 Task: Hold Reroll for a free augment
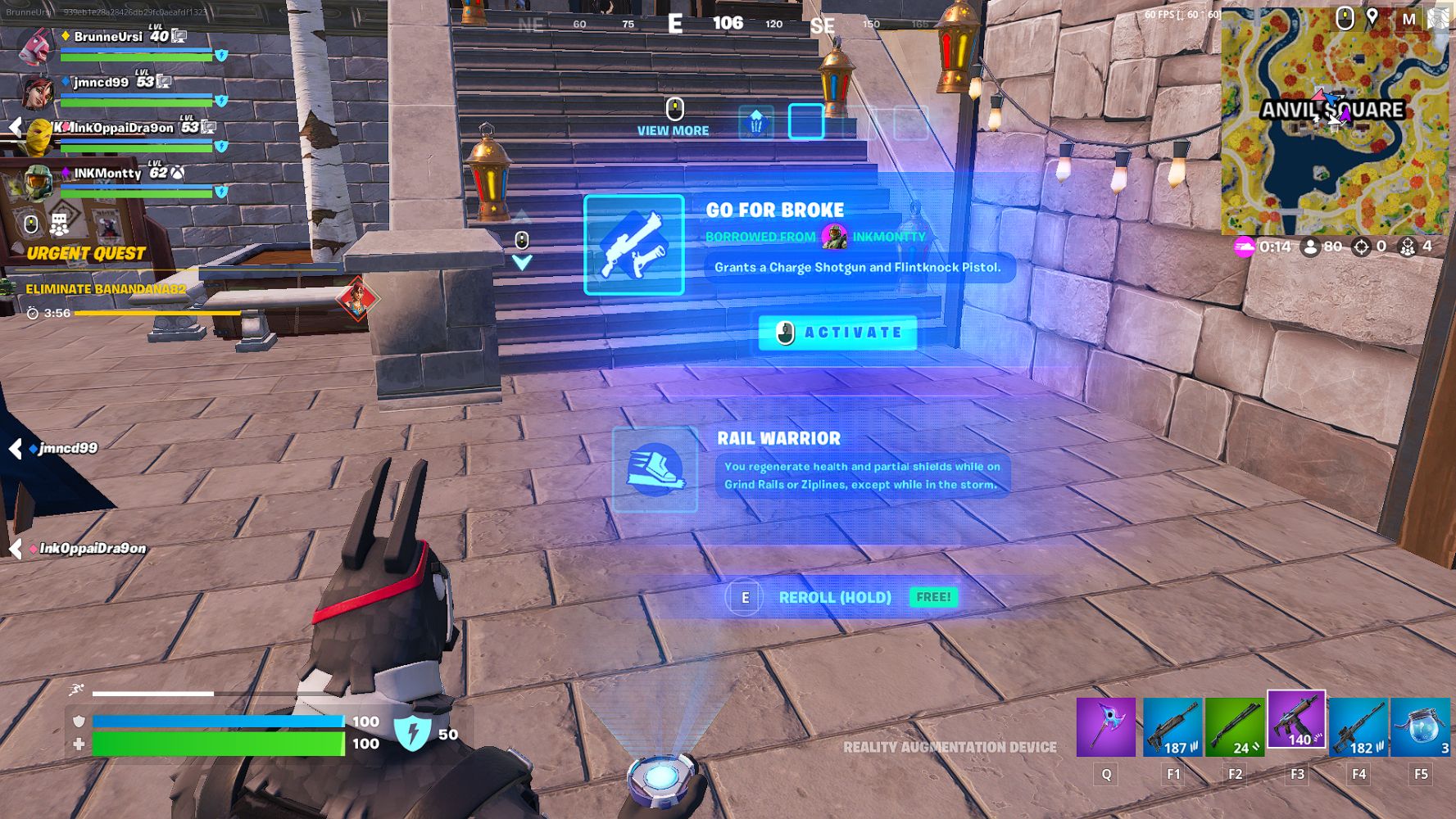[x=834, y=597]
